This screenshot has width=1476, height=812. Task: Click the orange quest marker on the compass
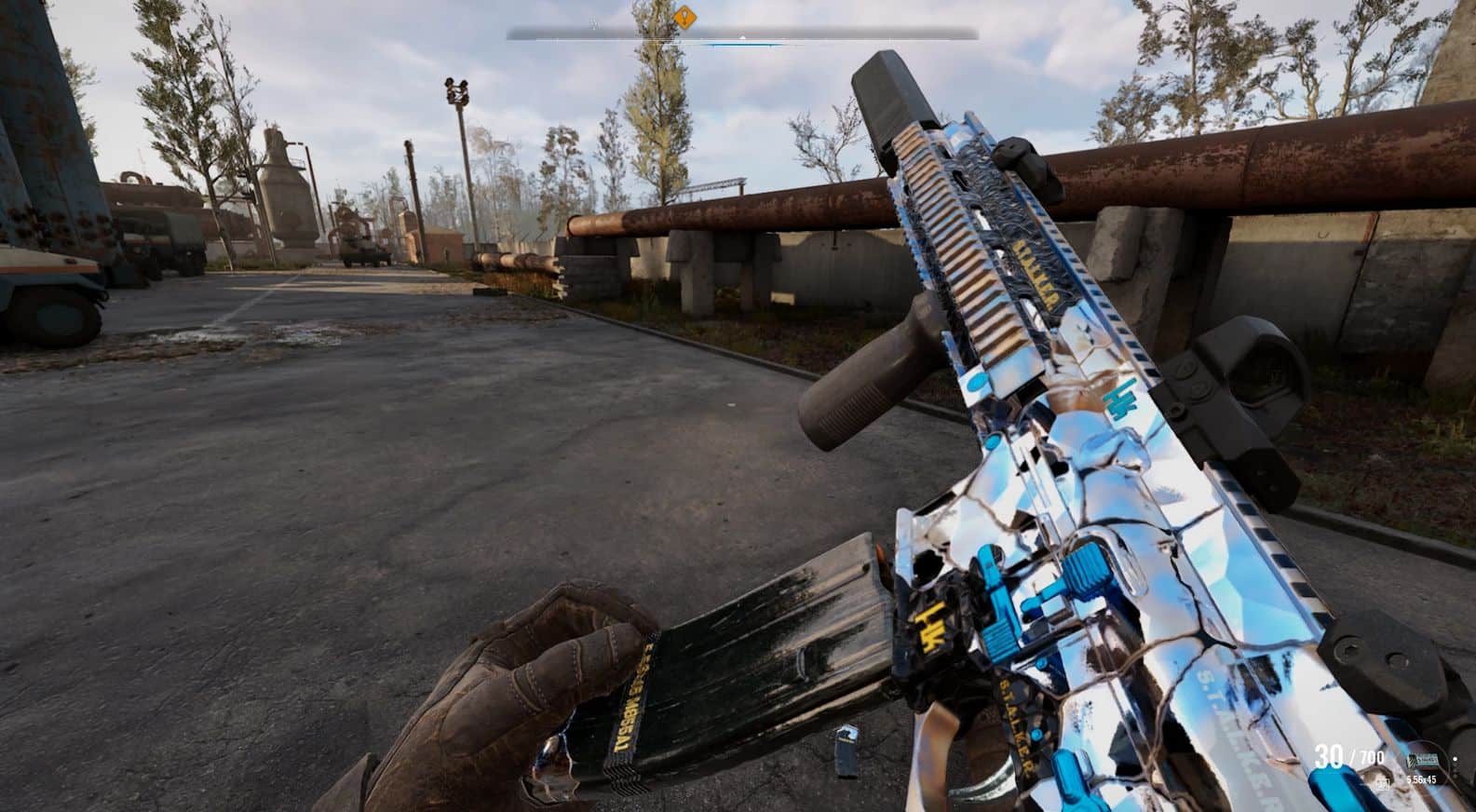coord(685,17)
